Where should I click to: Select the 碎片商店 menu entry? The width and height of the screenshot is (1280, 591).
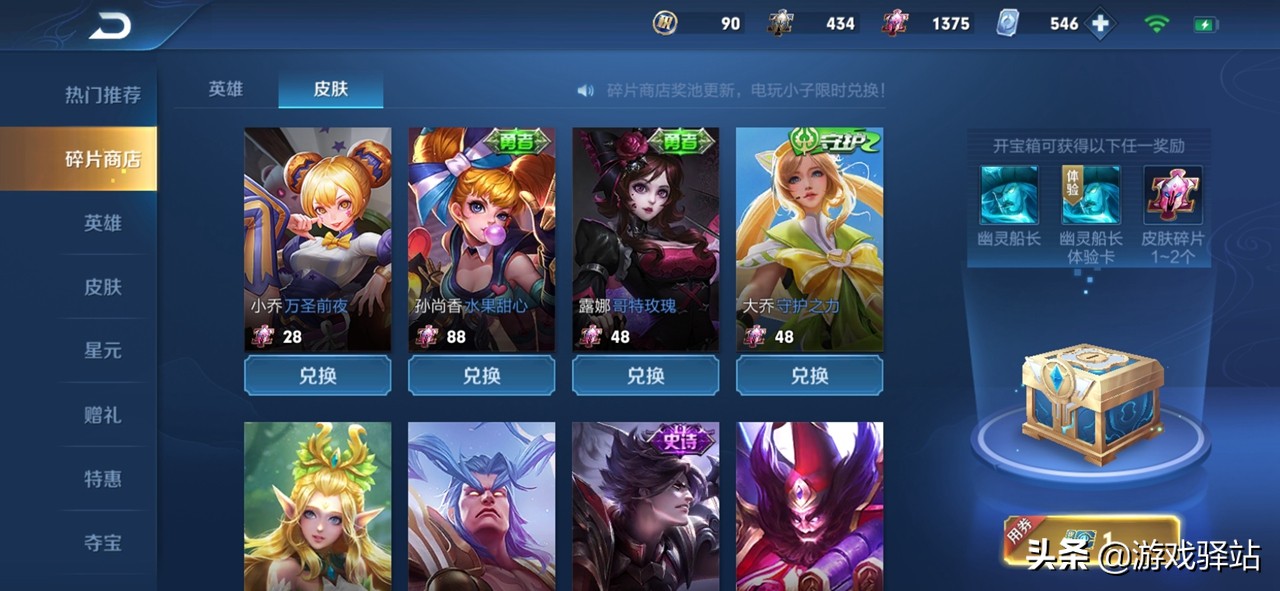coord(102,159)
